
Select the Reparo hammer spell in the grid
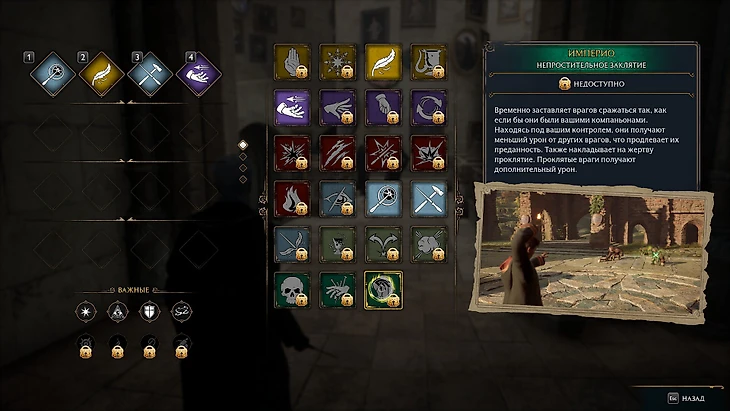(x=429, y=198)
